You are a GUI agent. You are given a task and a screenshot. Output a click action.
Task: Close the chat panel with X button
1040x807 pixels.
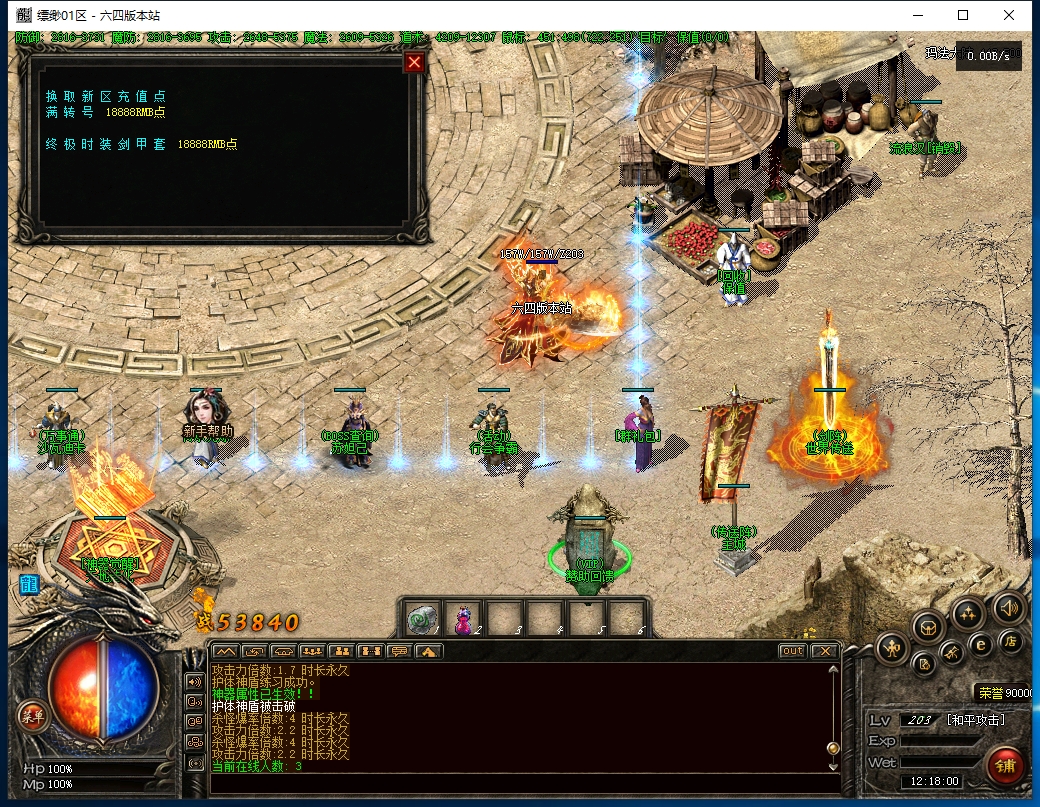[x=823, y=651]
